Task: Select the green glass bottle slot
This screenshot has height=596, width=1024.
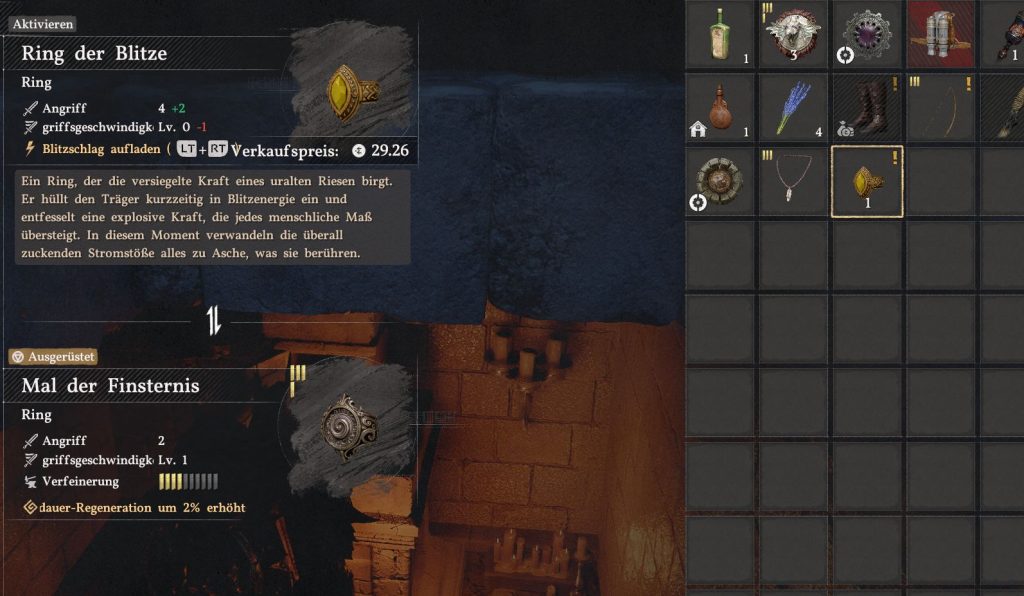Action: 720,34
